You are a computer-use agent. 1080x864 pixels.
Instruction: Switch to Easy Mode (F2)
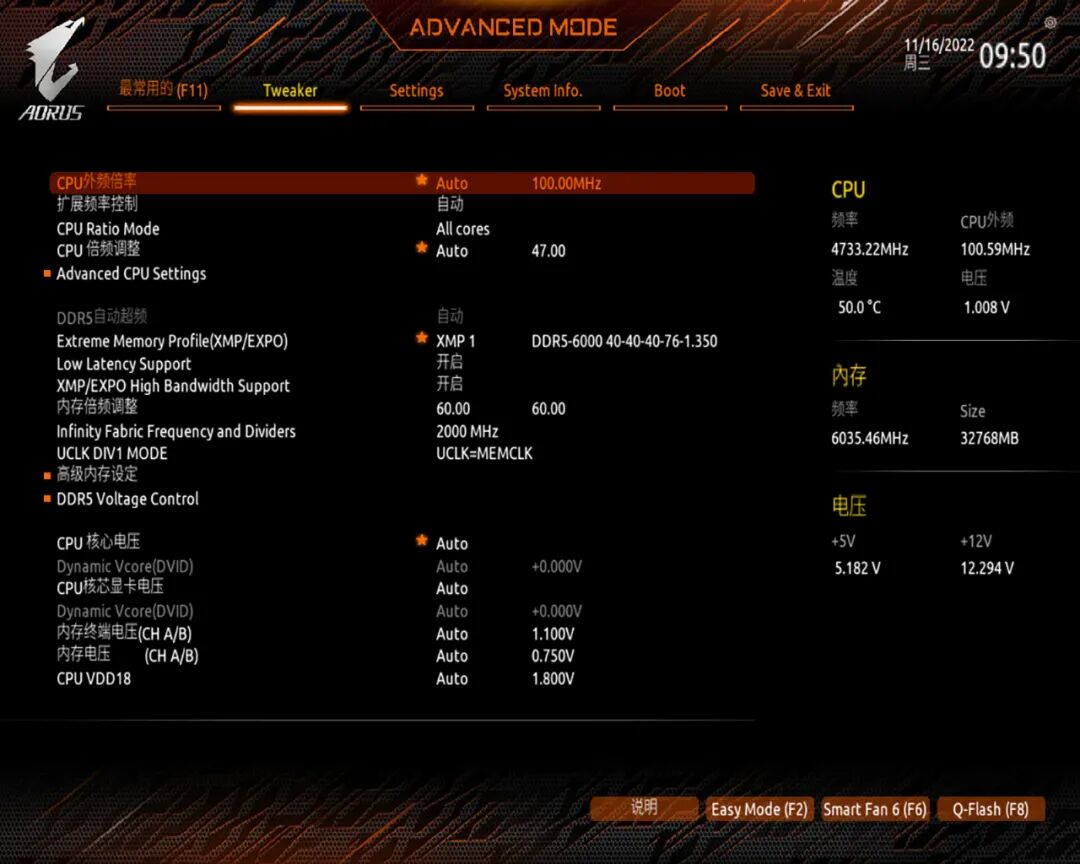(759, 809)
